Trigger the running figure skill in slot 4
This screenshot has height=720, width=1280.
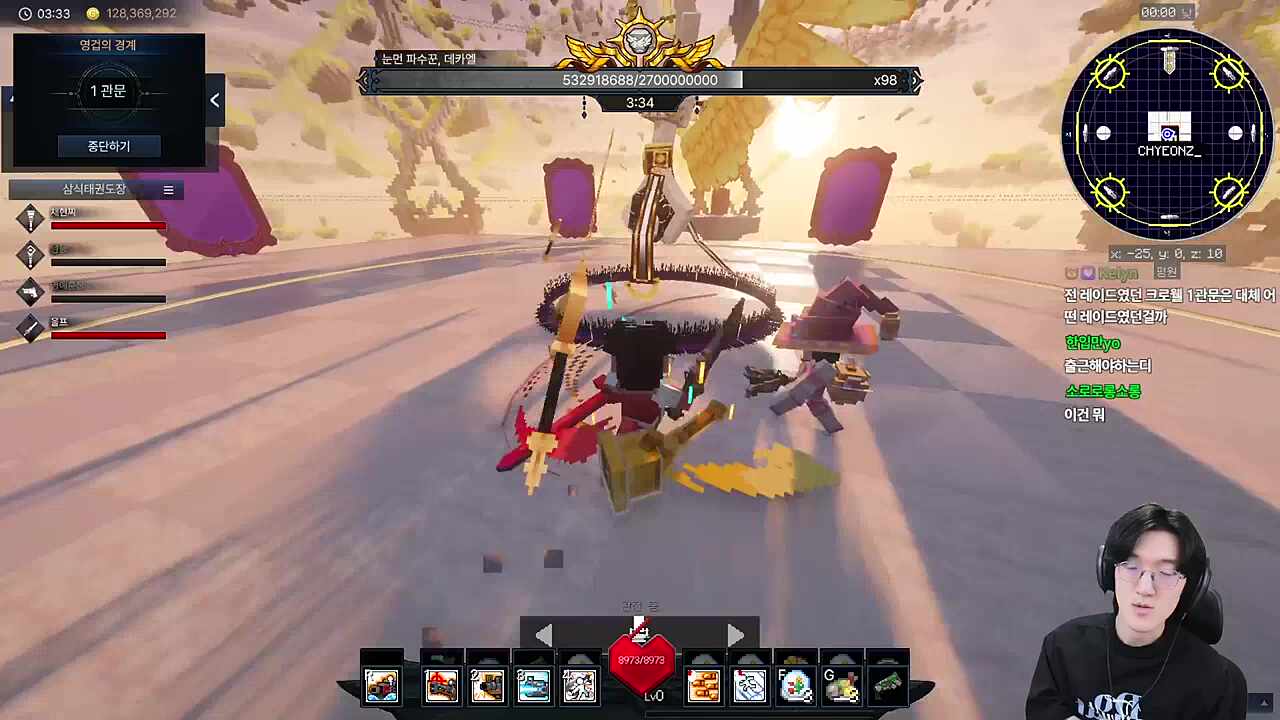(x=579, y=685)
